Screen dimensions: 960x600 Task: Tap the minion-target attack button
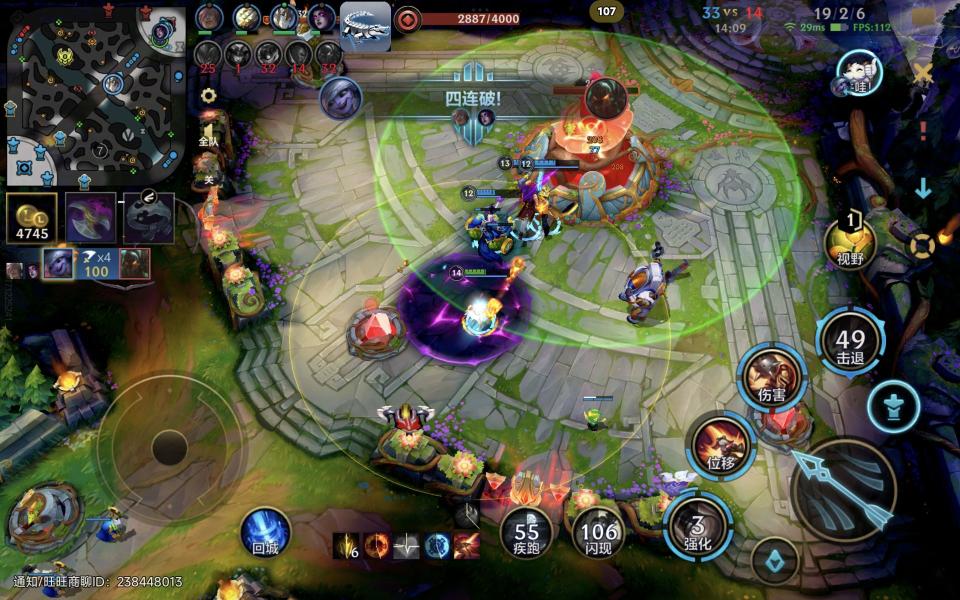[x=774, y=561]
